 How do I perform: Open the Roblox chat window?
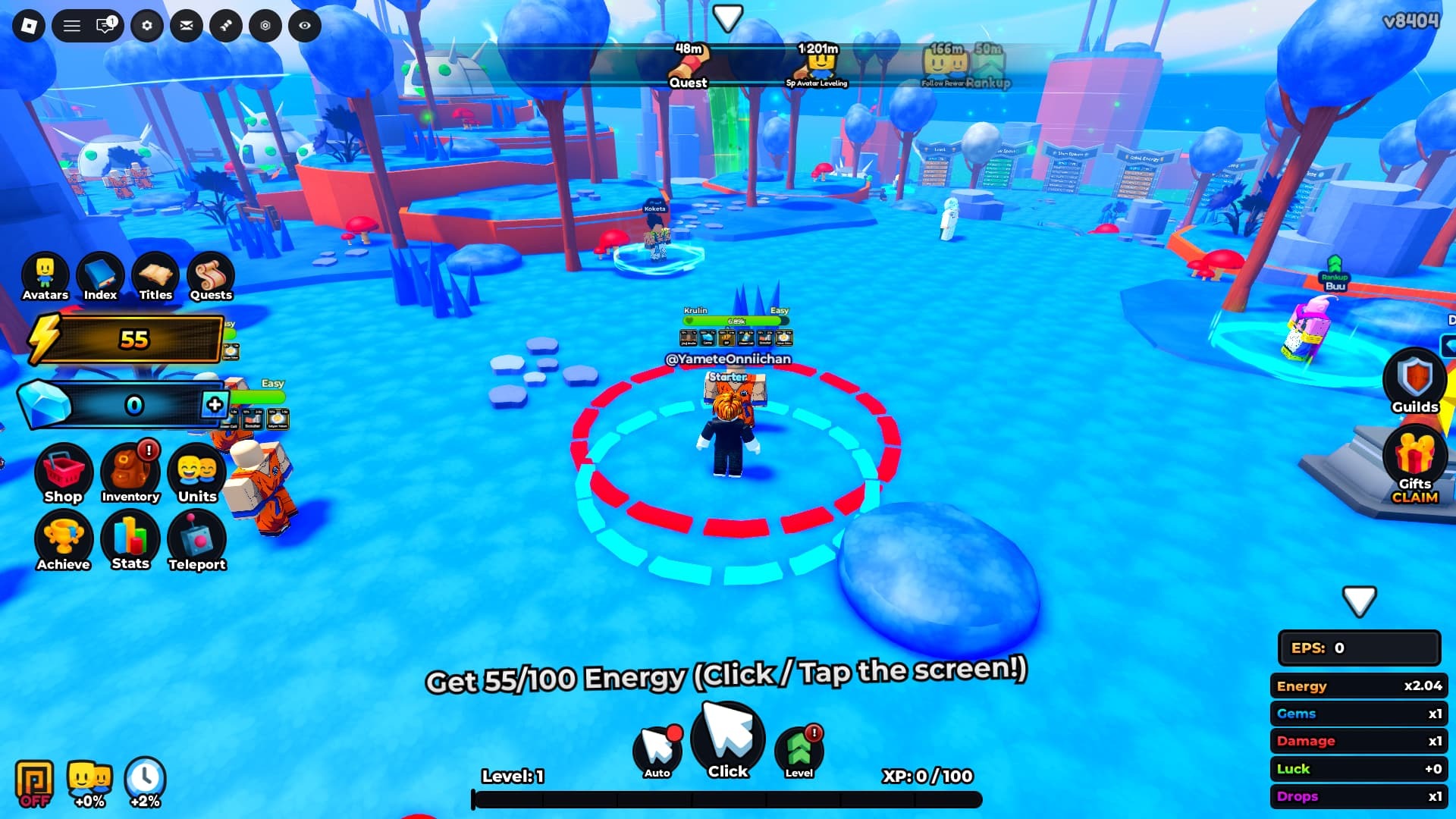pos(105,26)
